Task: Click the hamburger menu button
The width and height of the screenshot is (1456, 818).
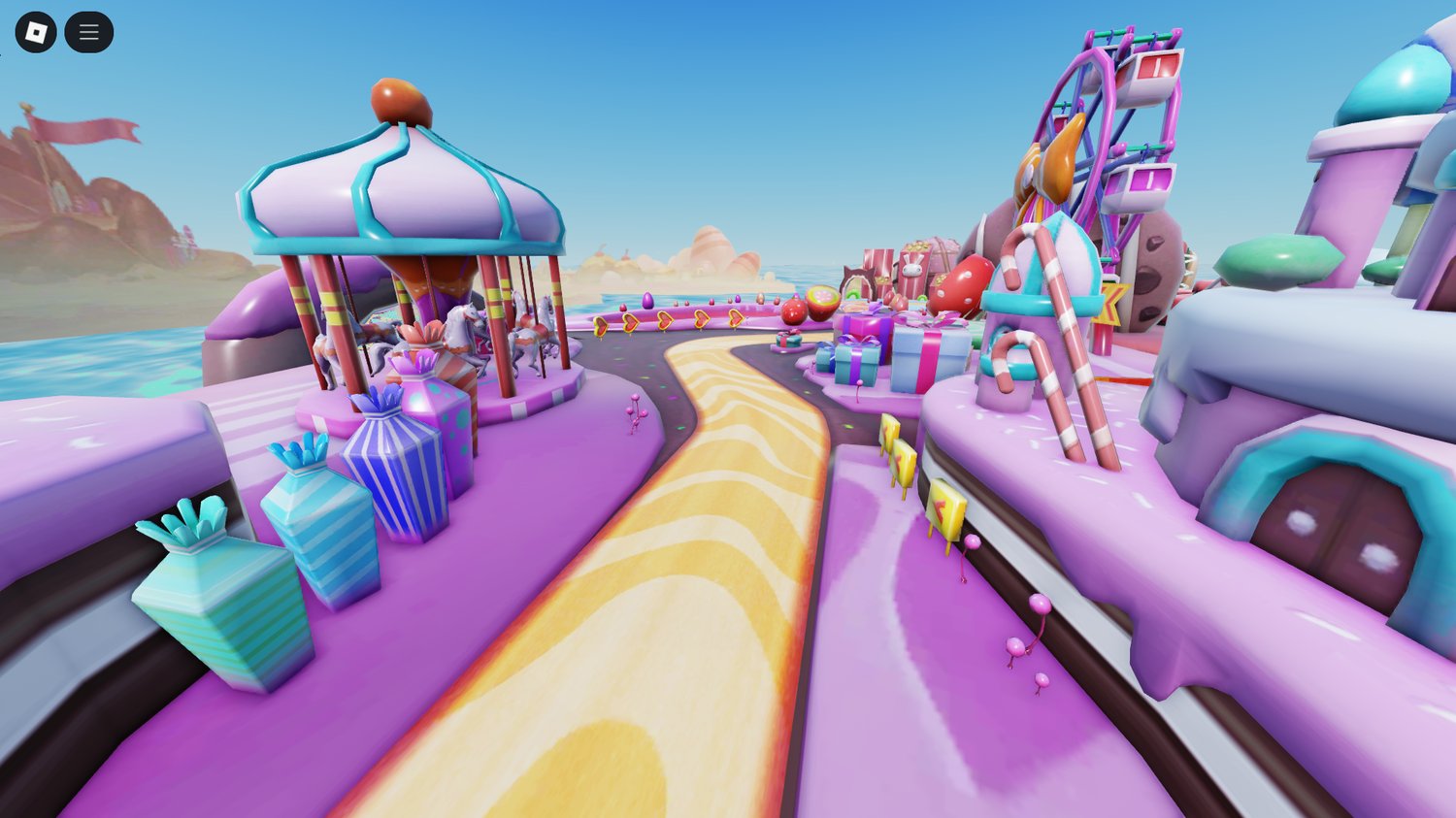Action: (x=88, y=31)
